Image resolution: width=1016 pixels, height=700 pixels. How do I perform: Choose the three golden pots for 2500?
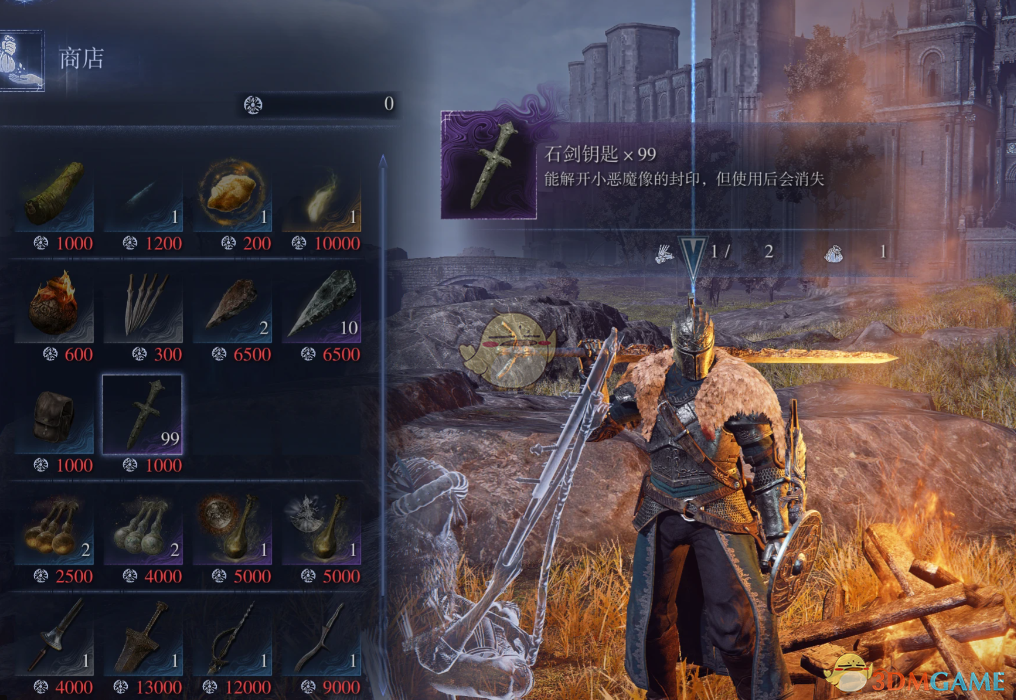(x=55, y=526)
